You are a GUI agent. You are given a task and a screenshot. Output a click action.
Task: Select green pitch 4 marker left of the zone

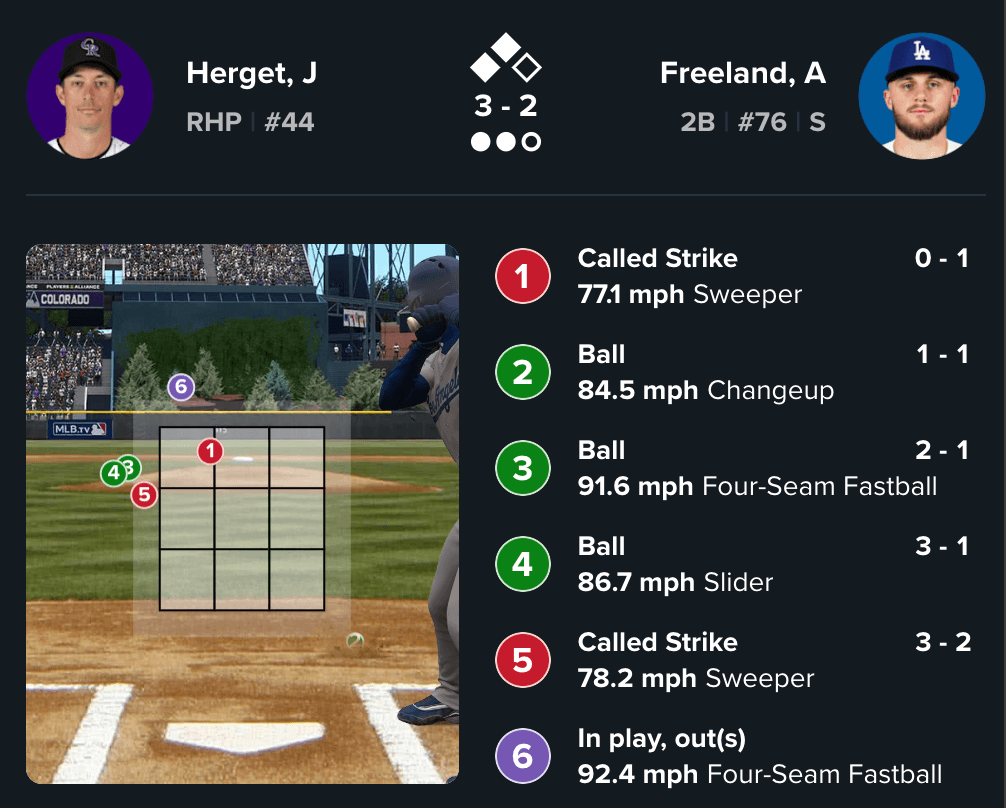[113, 472]
